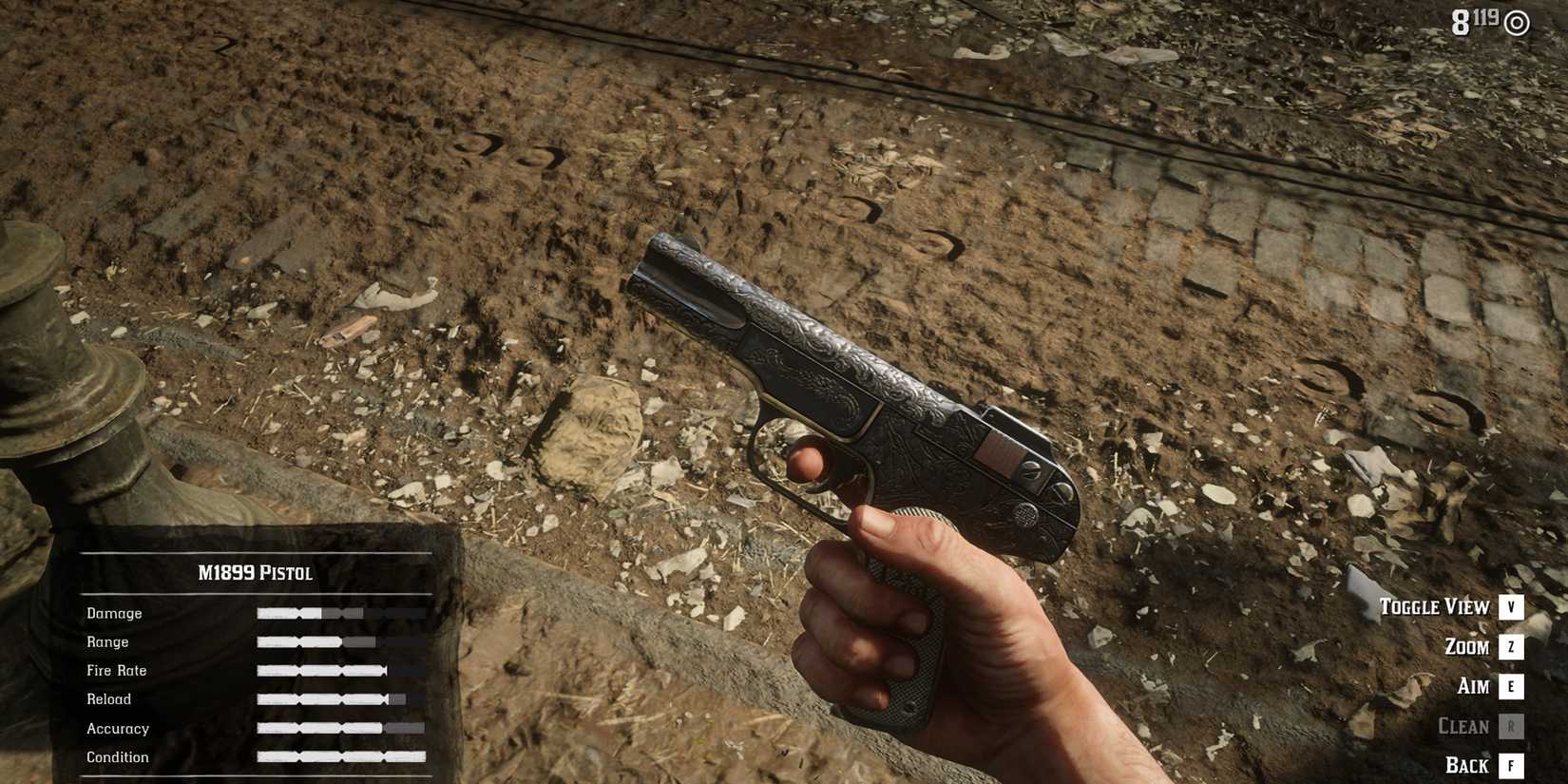The height and width of the screenshot is (784, 1568).
Task: Click the Fire Rate label in the stats panel
Action: (x=116, y=671)
